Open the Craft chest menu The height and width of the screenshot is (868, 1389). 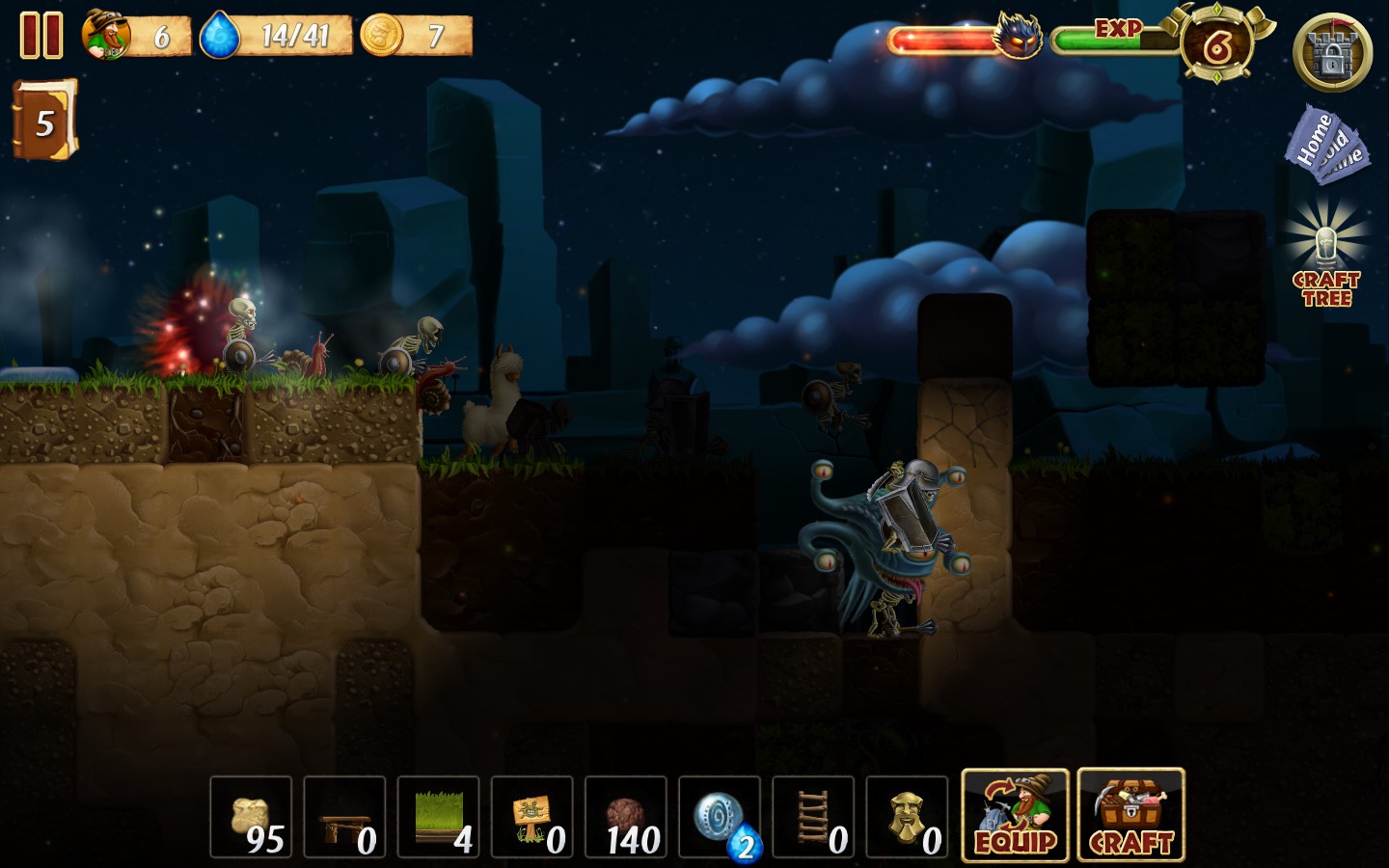click(1130, 815)
